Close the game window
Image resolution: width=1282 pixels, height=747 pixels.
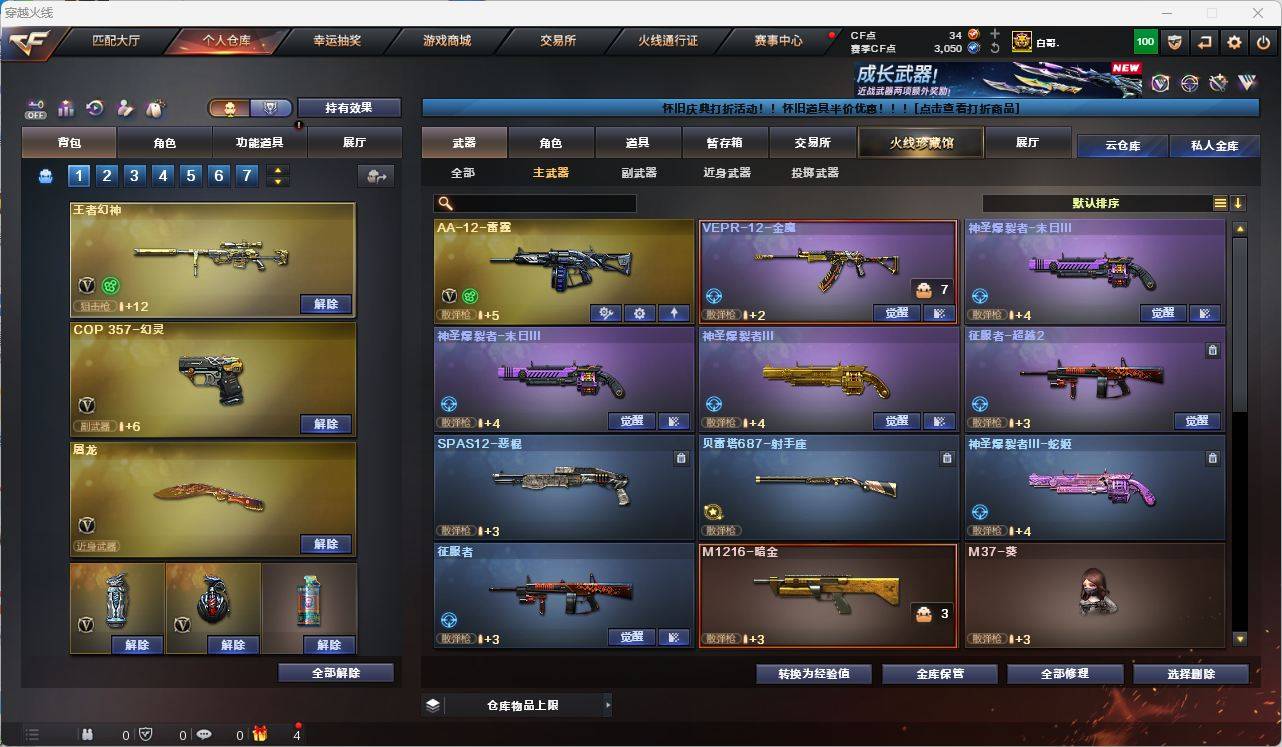point(1256,13)
